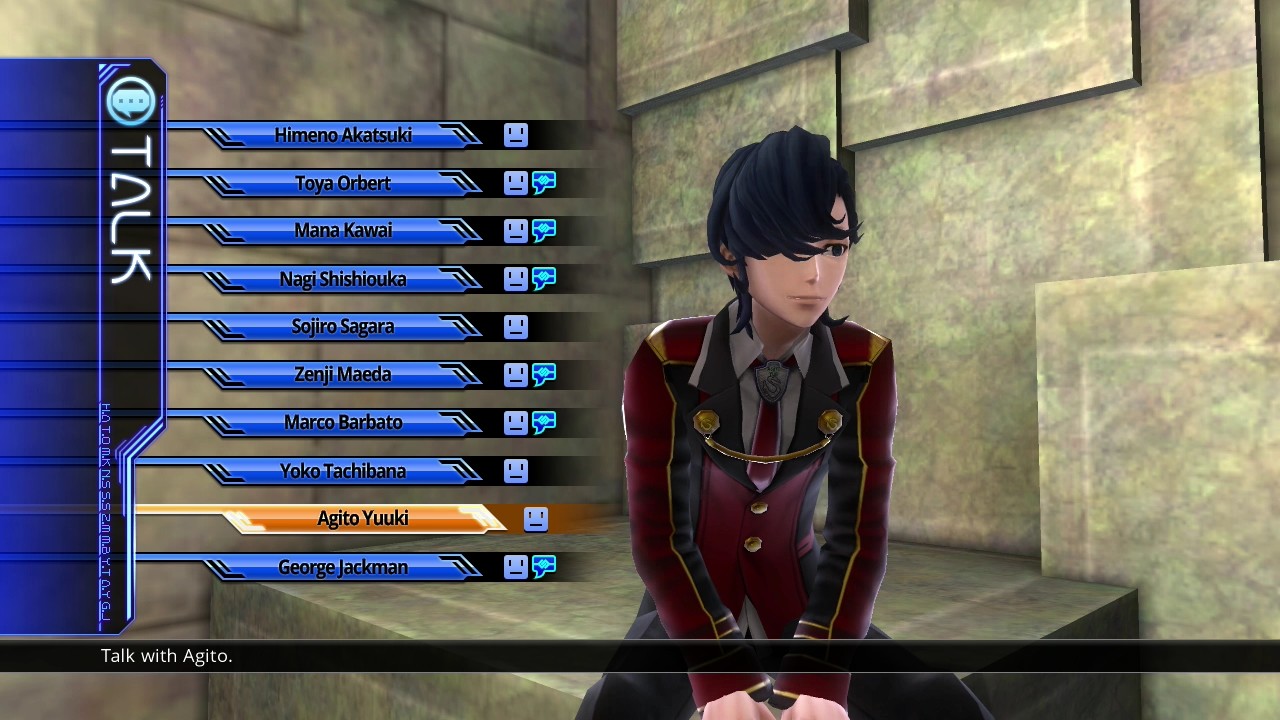Choose Toya Orbert to talk with
The width and height of the screenshot is (1280, 720).
(343, 183)
